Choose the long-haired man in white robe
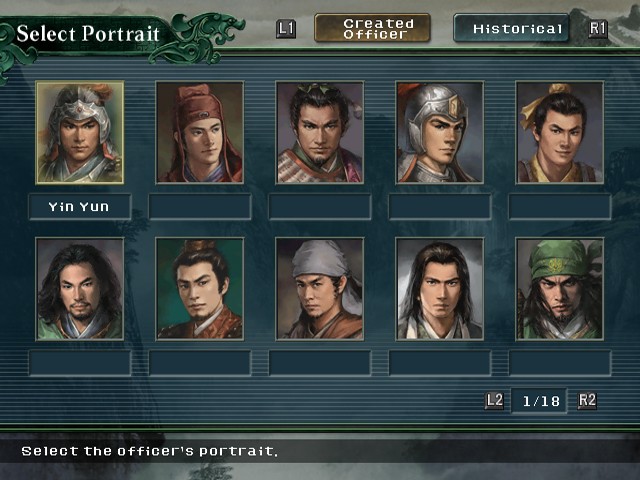 (440, 288)
